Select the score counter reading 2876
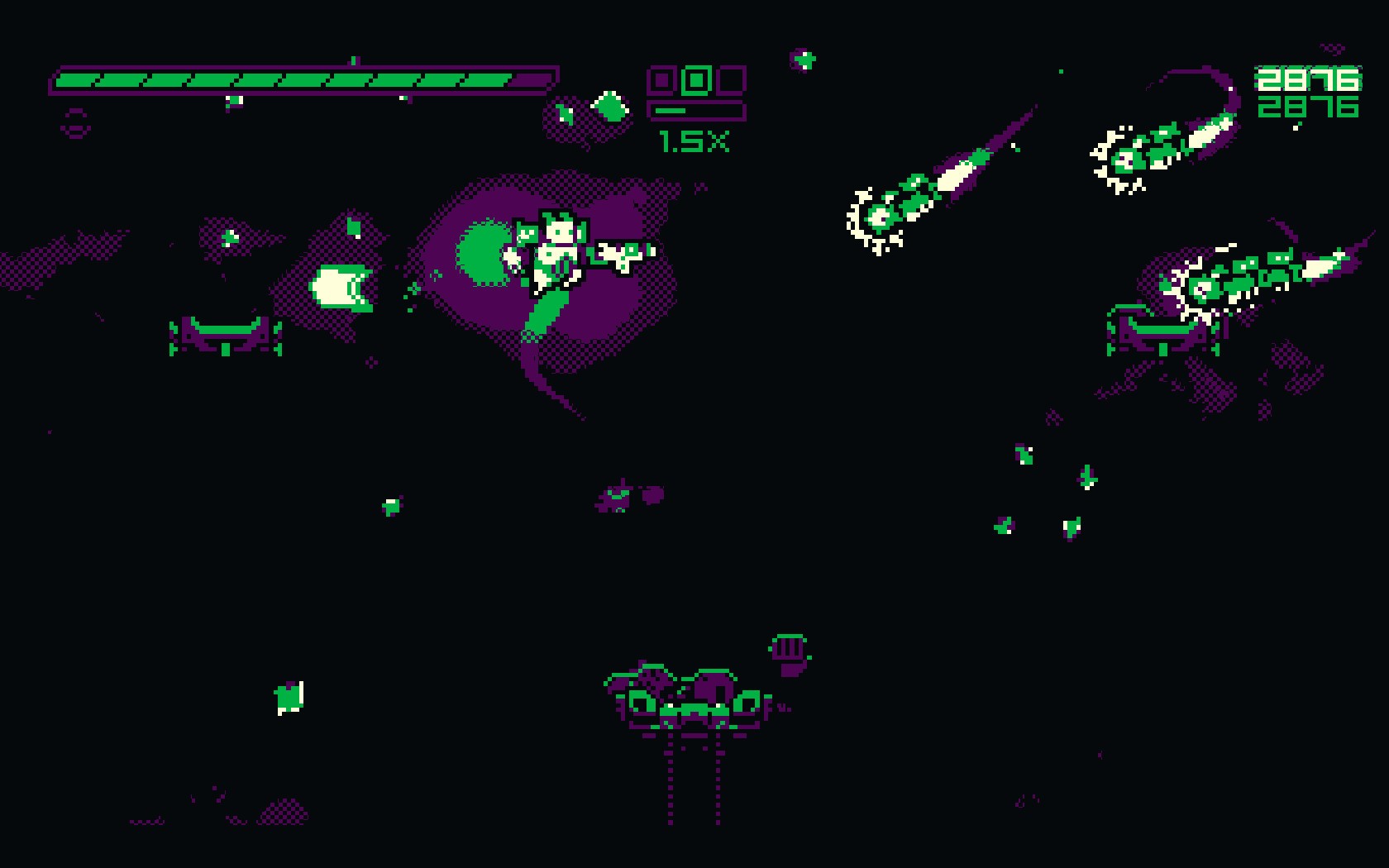The width and height of the screenshot is (1389, 868). 1306,80
